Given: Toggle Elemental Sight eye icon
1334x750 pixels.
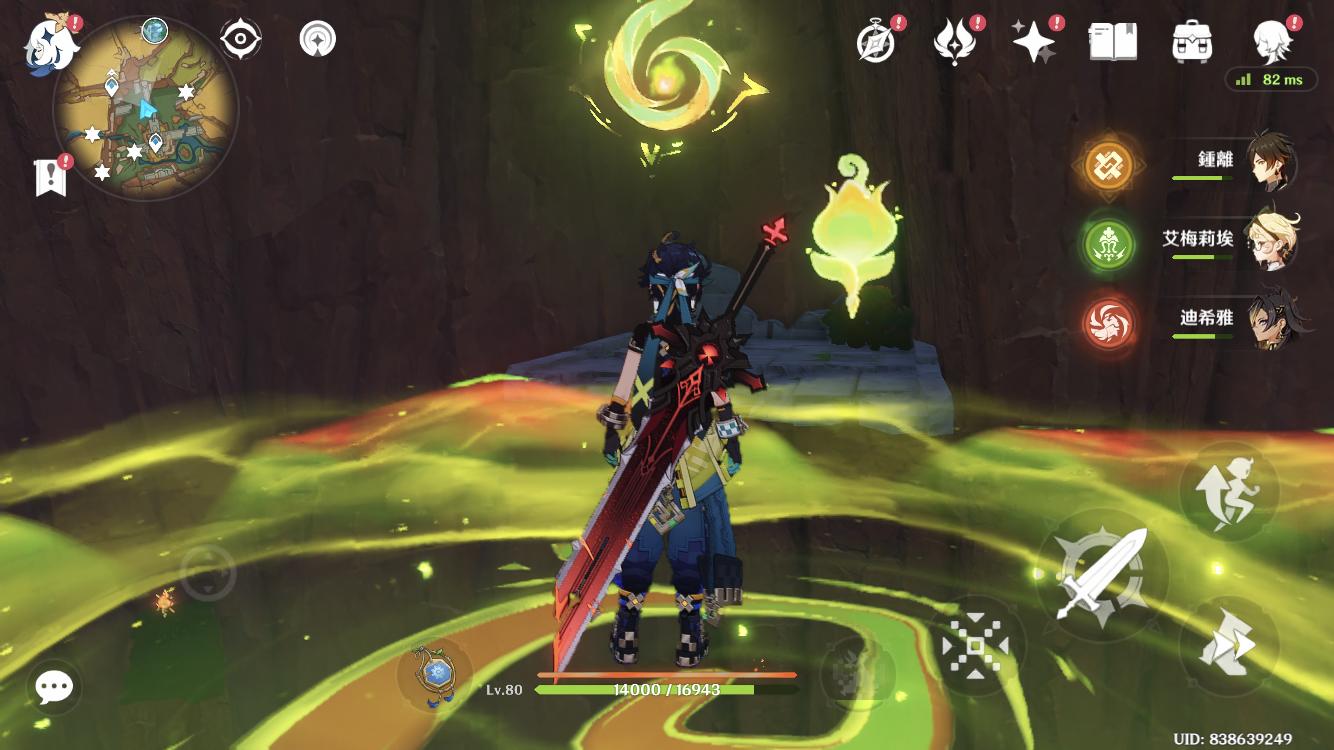Looking at the screenshot, I should pyautogui.click(x=240, y=39).
